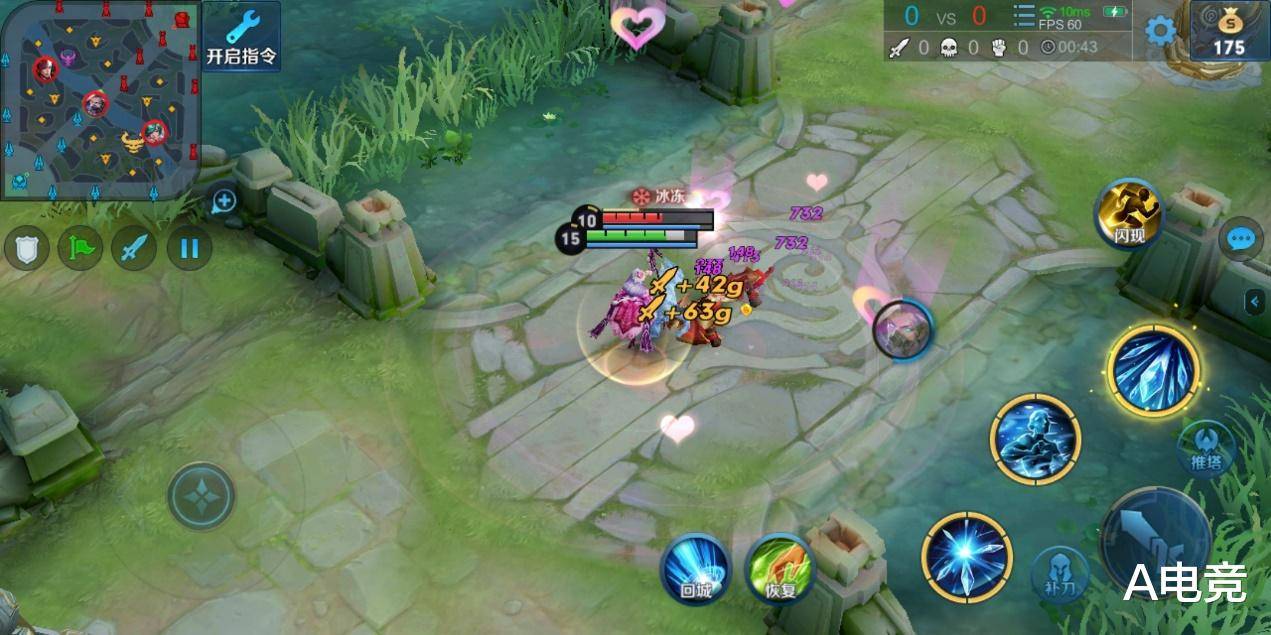Tap the pause button
This screenshot has height=635, width=1271.
coord(189,248)
